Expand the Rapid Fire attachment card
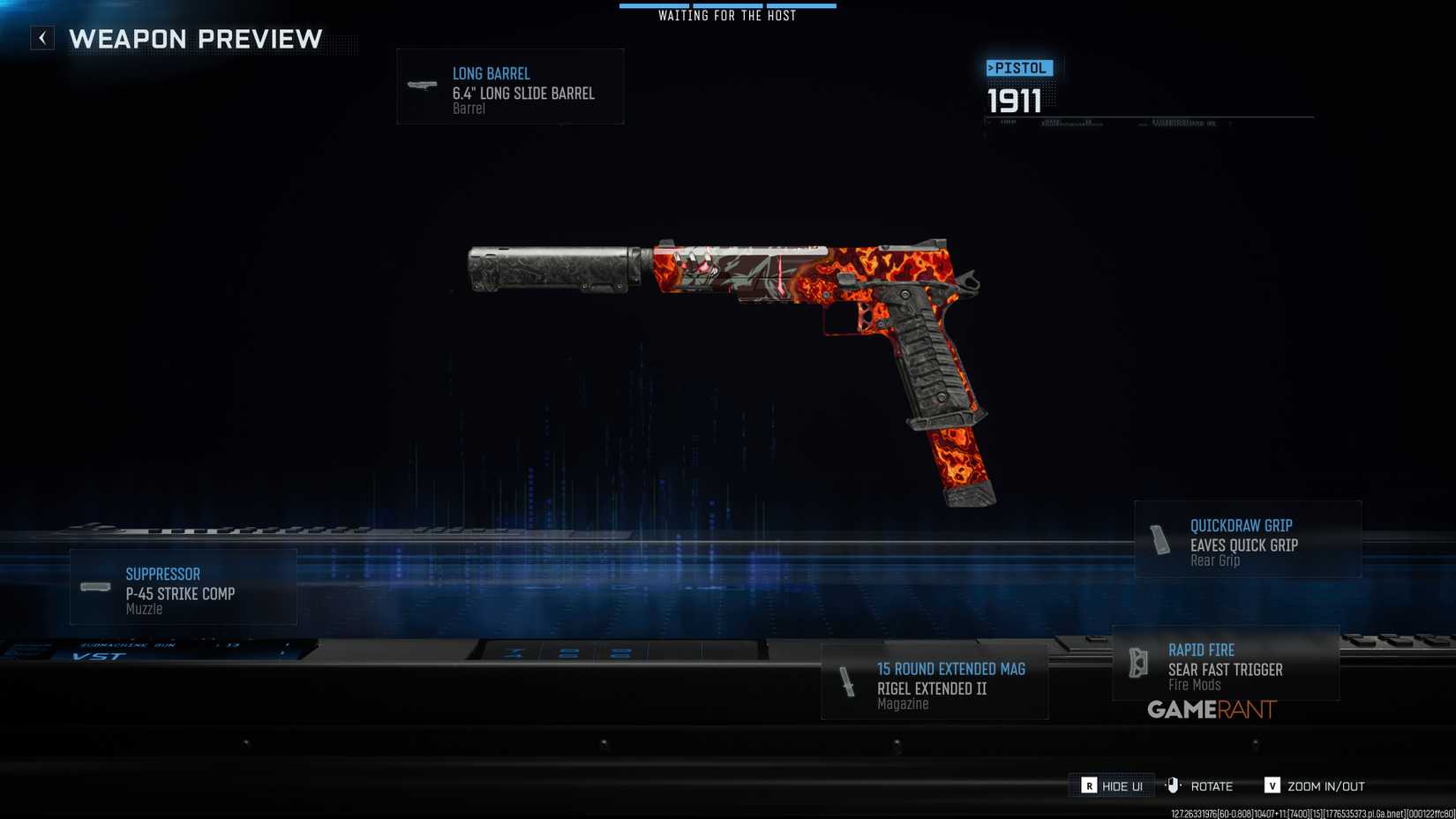 1225,665
